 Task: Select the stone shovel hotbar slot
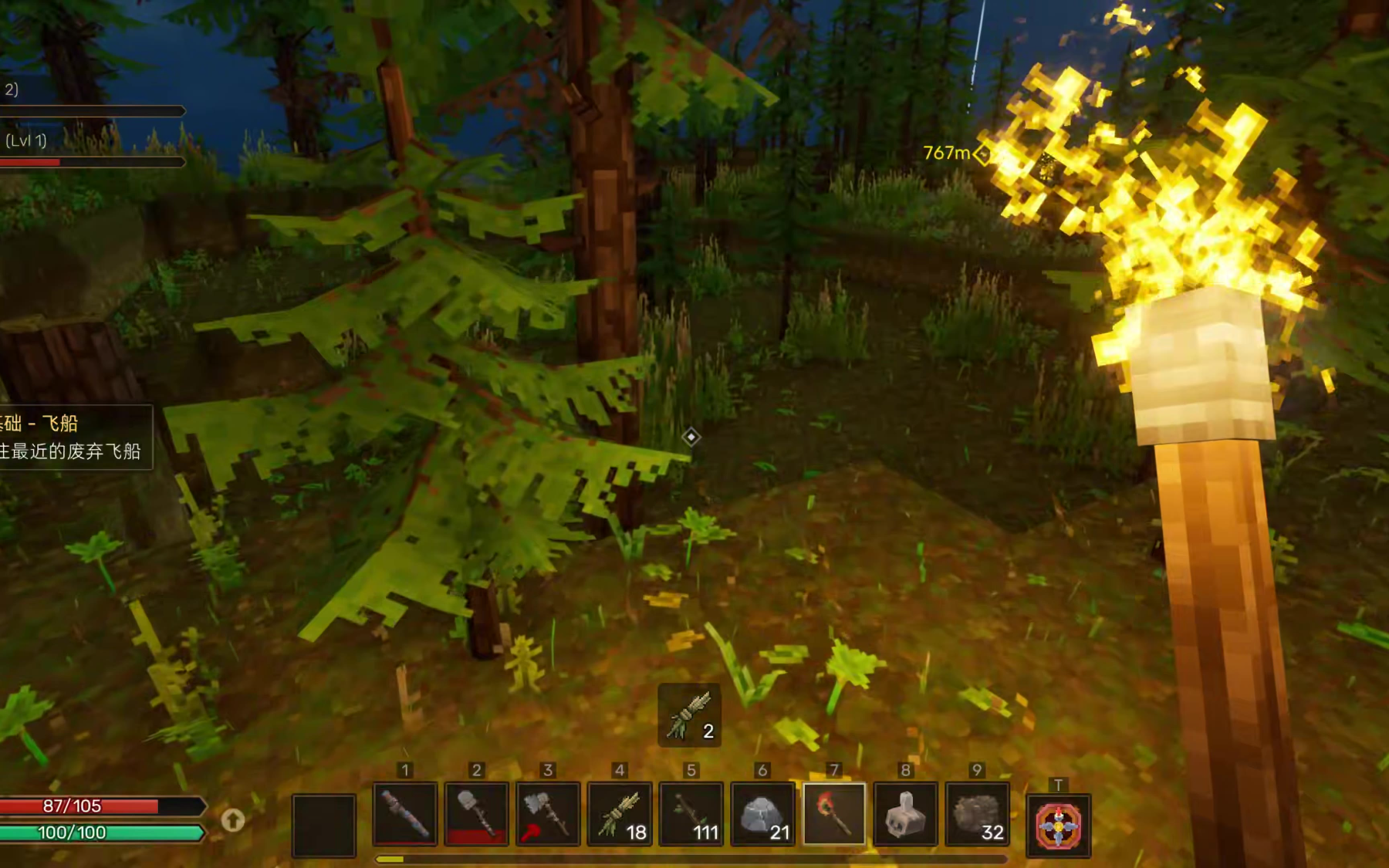click(x=476, y=814)
